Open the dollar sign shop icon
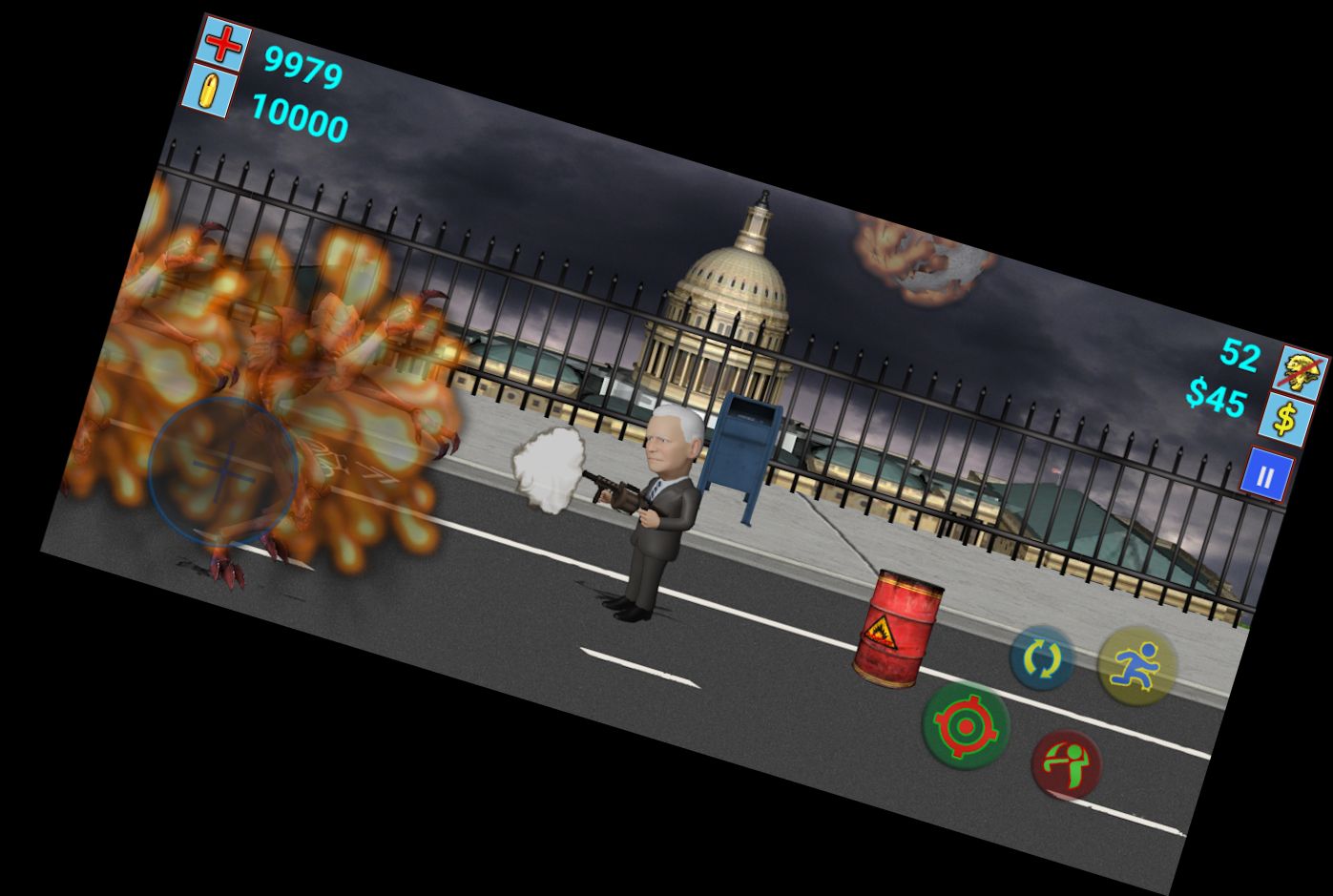This screenshot has height=896, width=1333. coord(1286,421)
